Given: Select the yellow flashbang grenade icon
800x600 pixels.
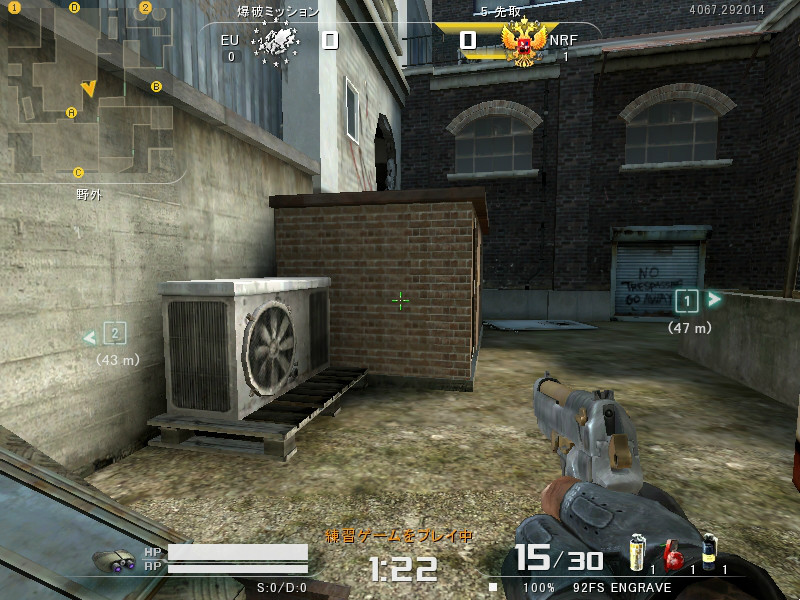Looking at the screenshot, I should click(635, 552).
